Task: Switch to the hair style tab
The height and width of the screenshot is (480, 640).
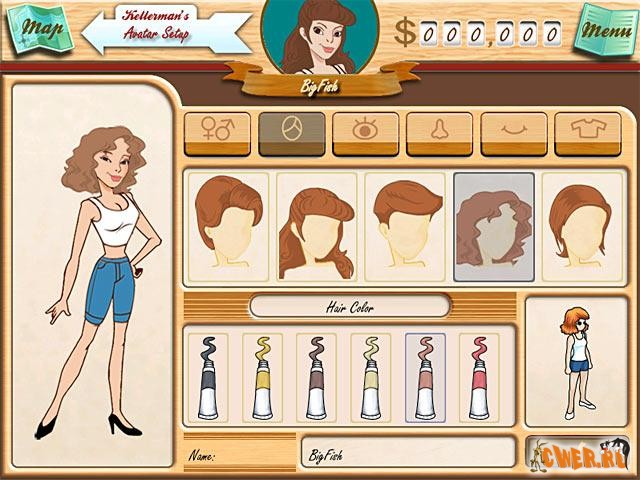Action: (291, 133)
